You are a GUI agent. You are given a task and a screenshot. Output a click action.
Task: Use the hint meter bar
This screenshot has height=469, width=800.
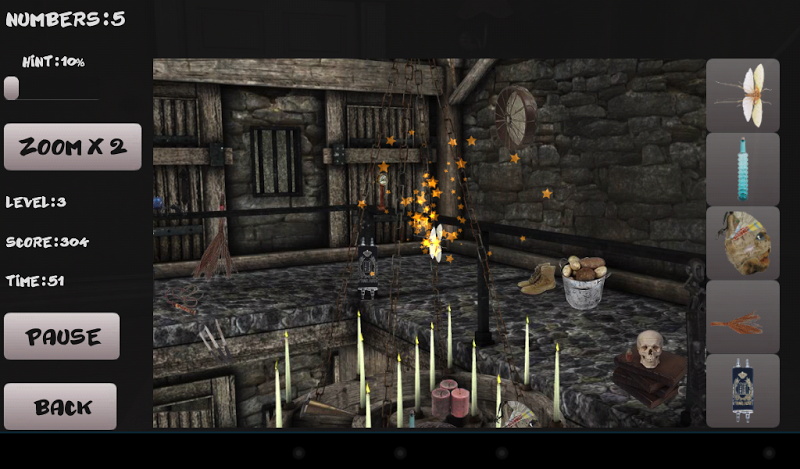click(52, 89)
